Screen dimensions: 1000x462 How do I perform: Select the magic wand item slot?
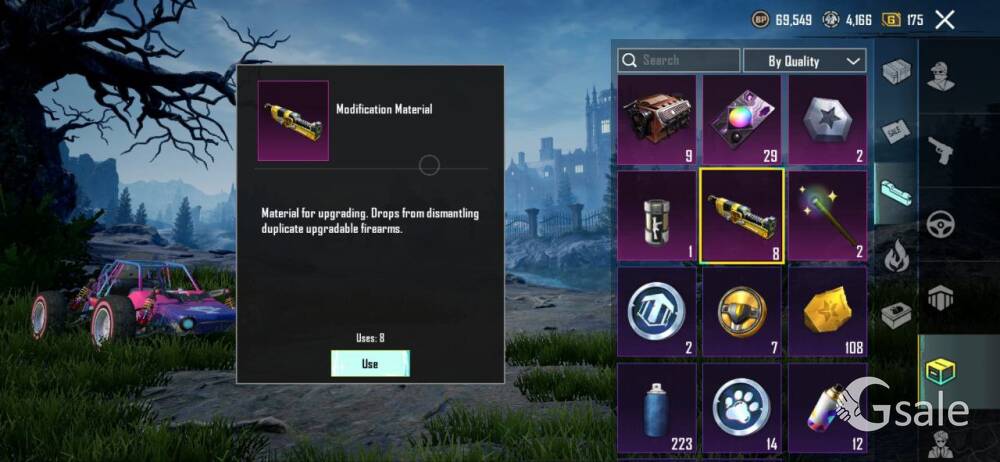point(827,216)
